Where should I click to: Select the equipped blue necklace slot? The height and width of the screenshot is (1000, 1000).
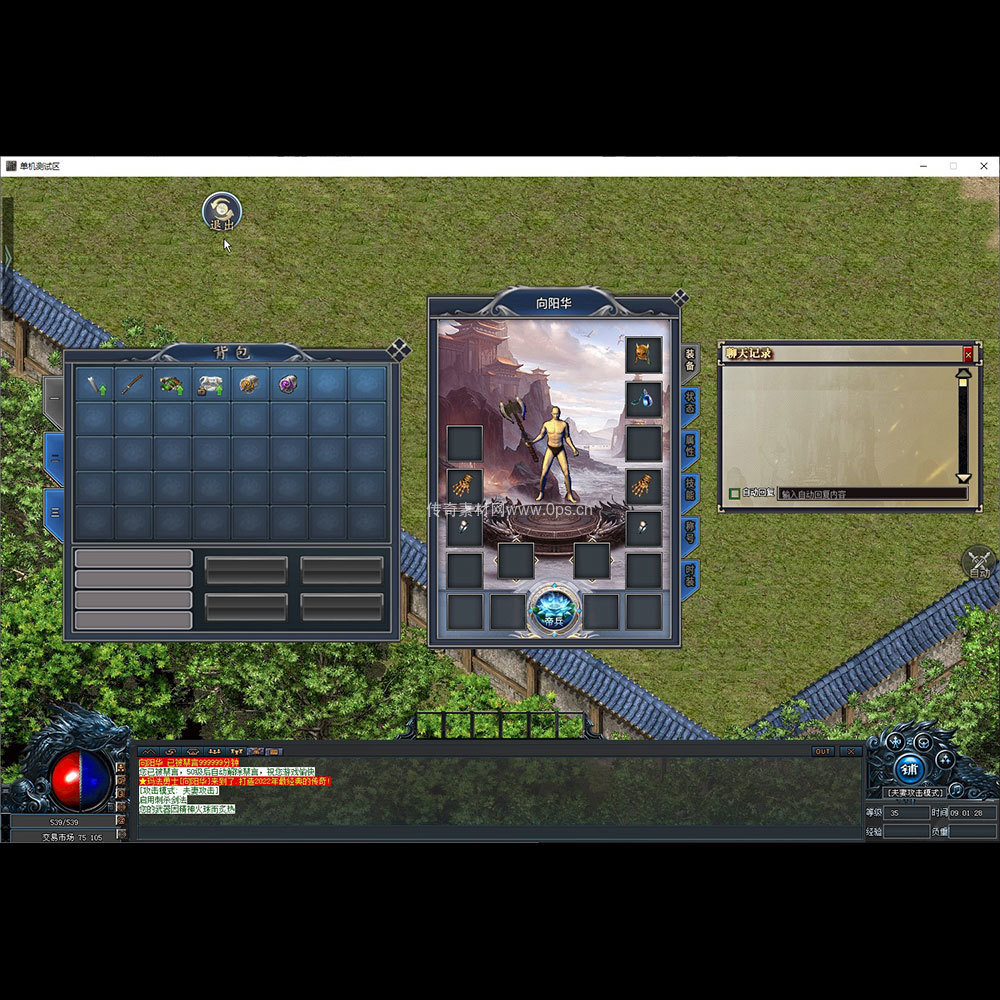[x=644, y=399]
